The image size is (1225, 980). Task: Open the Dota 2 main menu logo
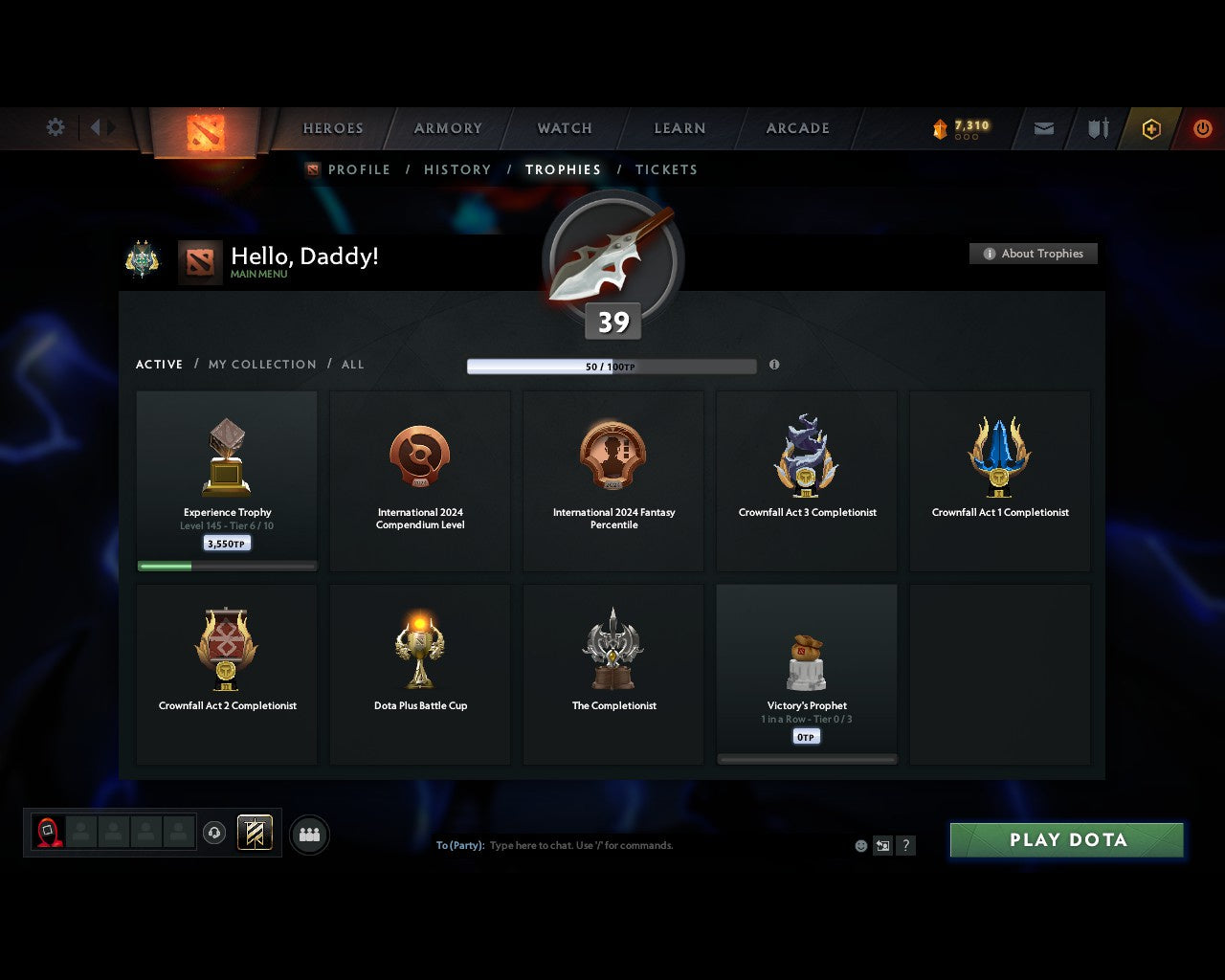[204, 134]
